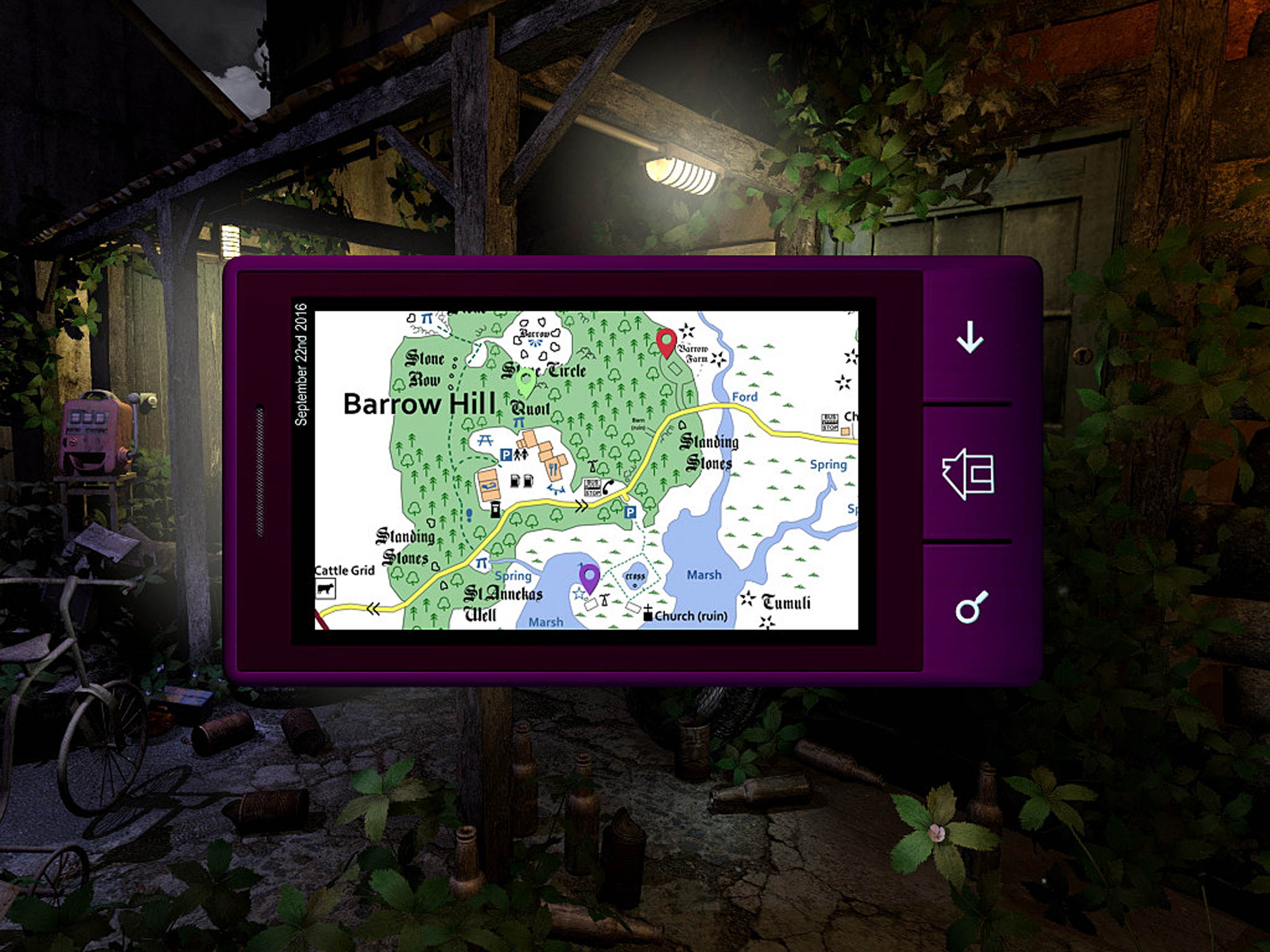Image resolution: width=1270 pixels, height=952 pixels.
Task: Click the Church (ruin) label
Action: tap(690, 616)
